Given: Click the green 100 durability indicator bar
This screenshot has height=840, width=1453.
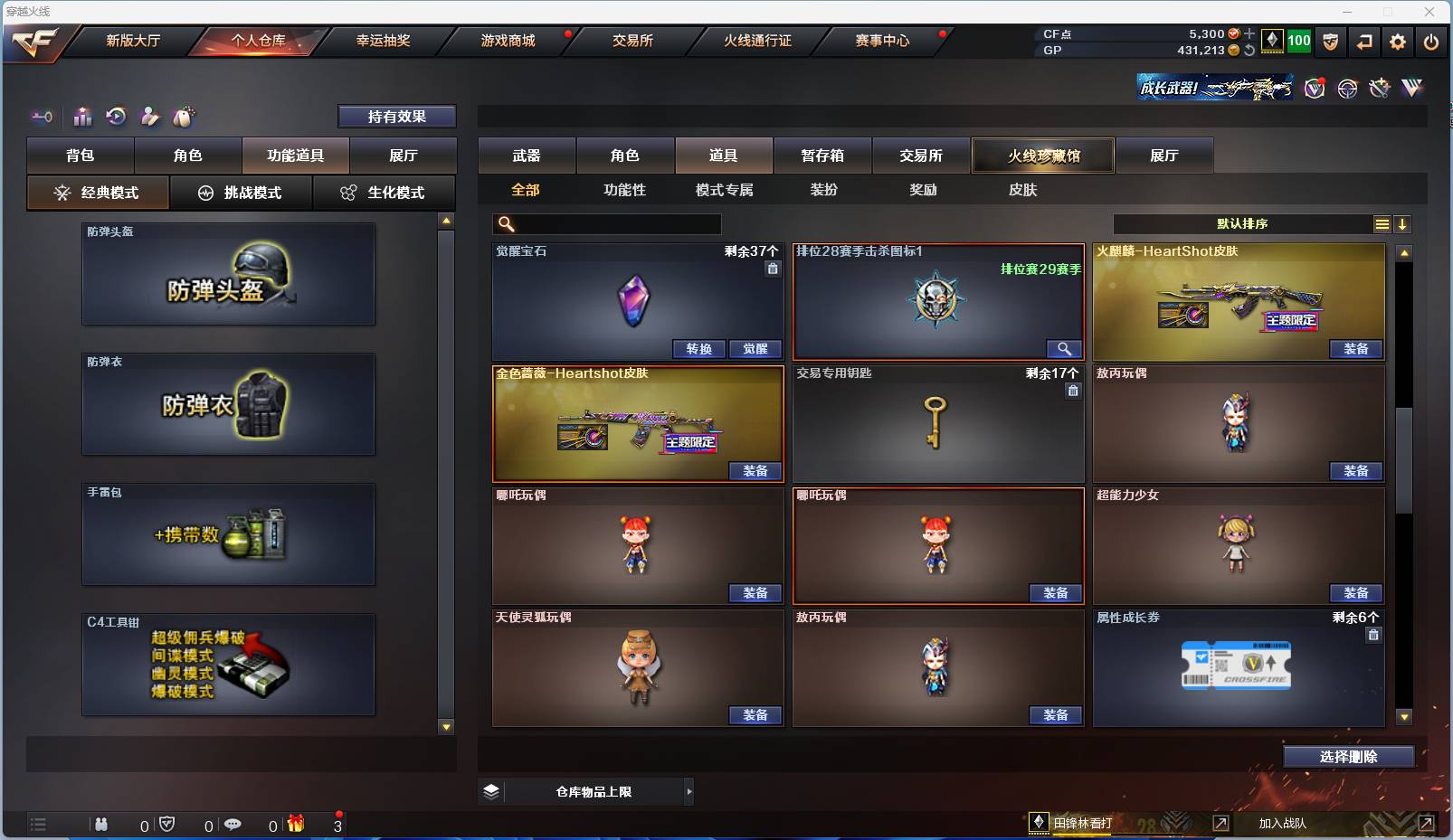Looking at the screenshot, I should 1298,41.
